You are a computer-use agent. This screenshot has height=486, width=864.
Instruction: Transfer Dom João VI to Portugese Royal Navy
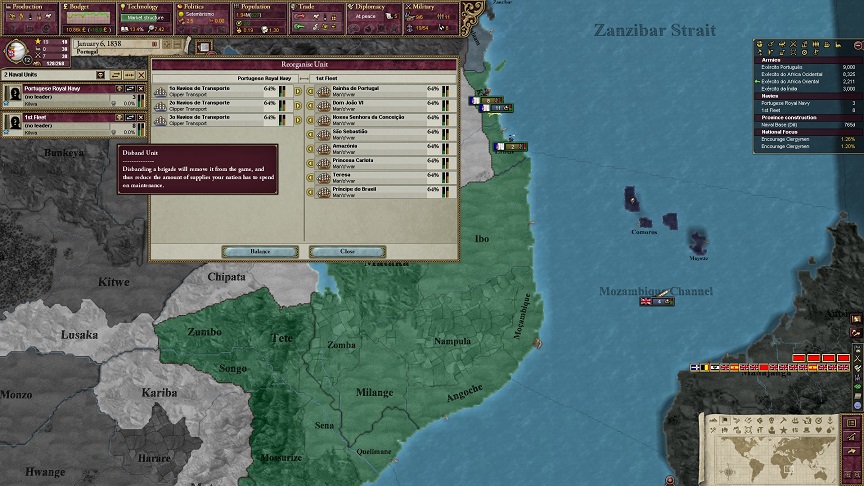[310, 105]
